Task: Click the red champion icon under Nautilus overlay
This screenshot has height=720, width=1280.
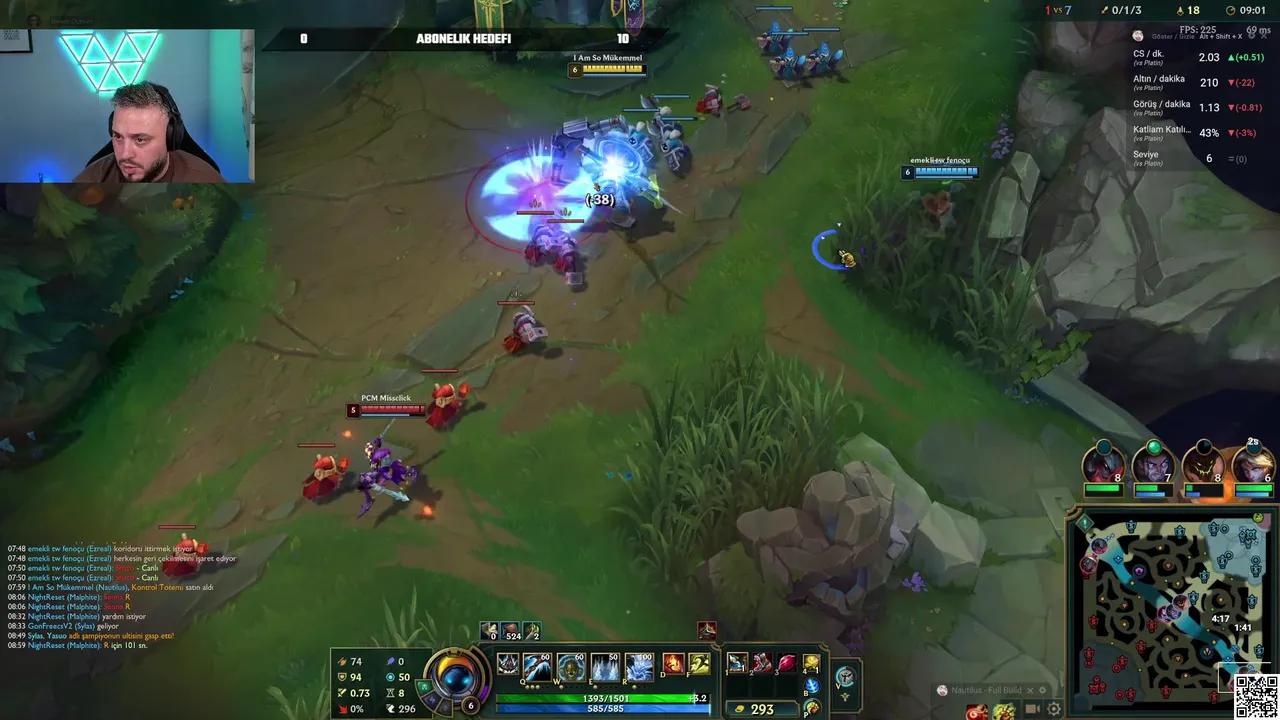Action: (977, 713)
